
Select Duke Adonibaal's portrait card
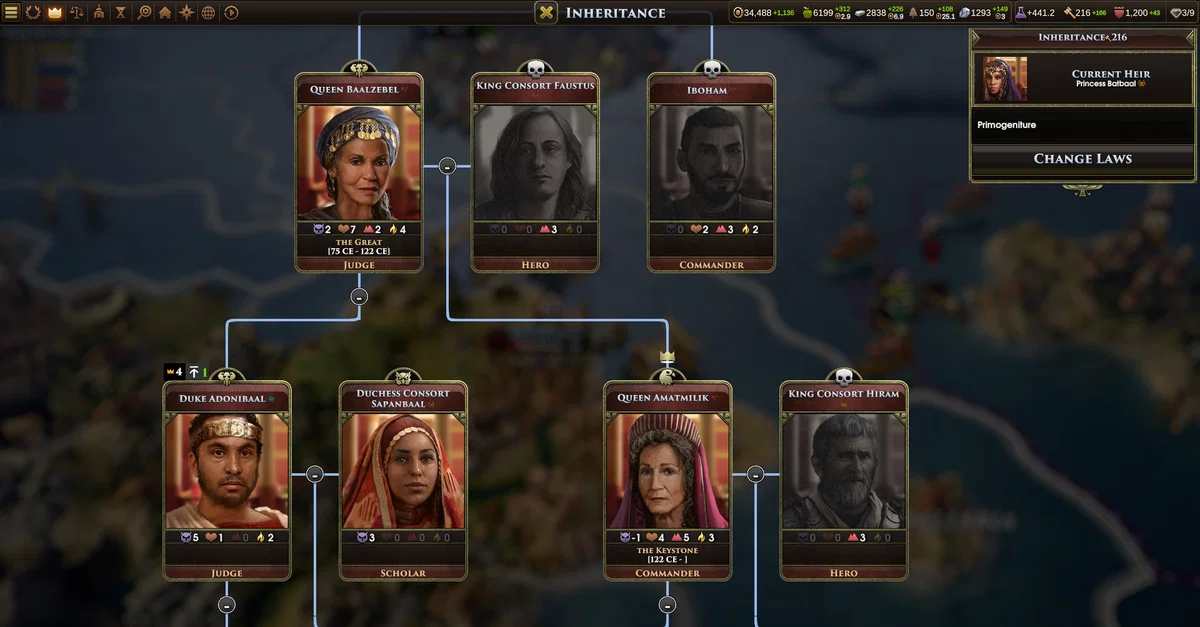(x=227, y=472)
